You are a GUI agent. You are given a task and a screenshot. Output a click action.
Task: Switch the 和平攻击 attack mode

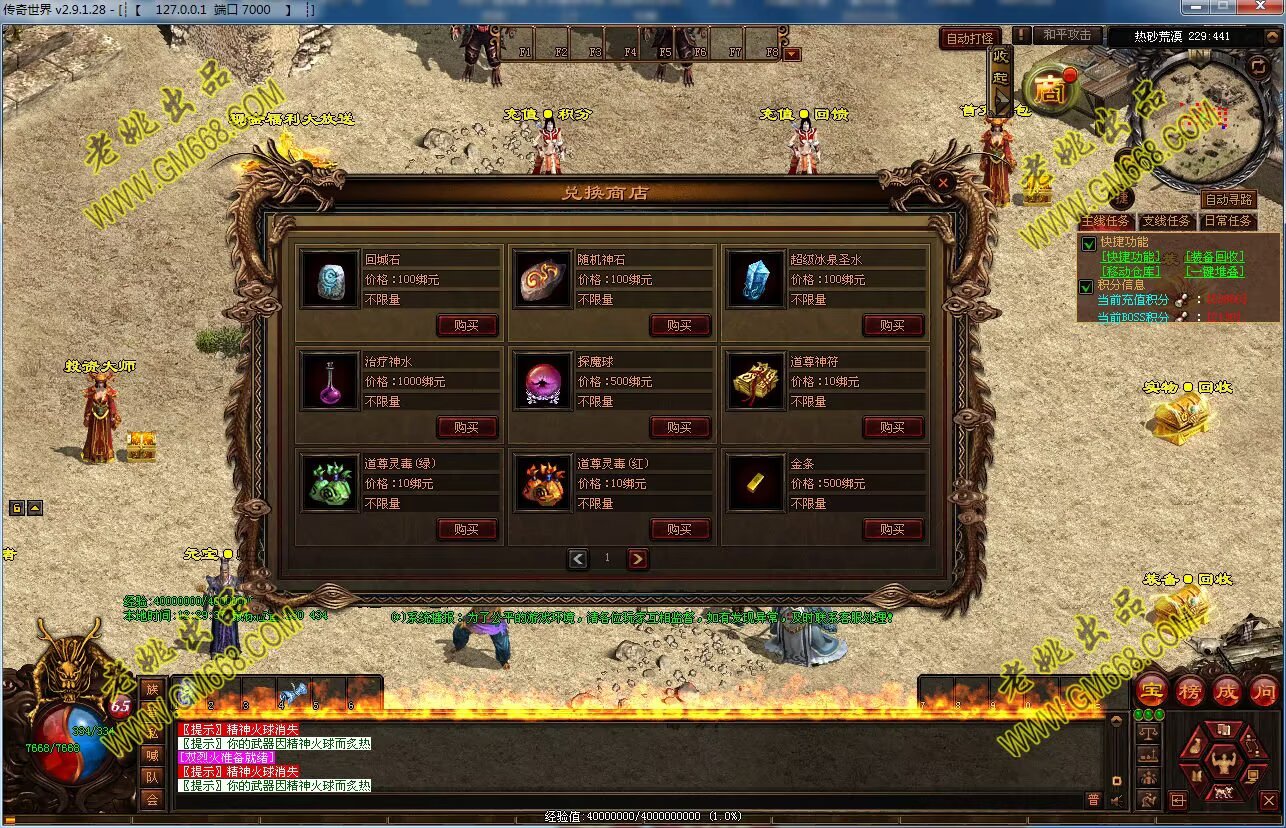pyautogui.click(x=1066, y=35)
